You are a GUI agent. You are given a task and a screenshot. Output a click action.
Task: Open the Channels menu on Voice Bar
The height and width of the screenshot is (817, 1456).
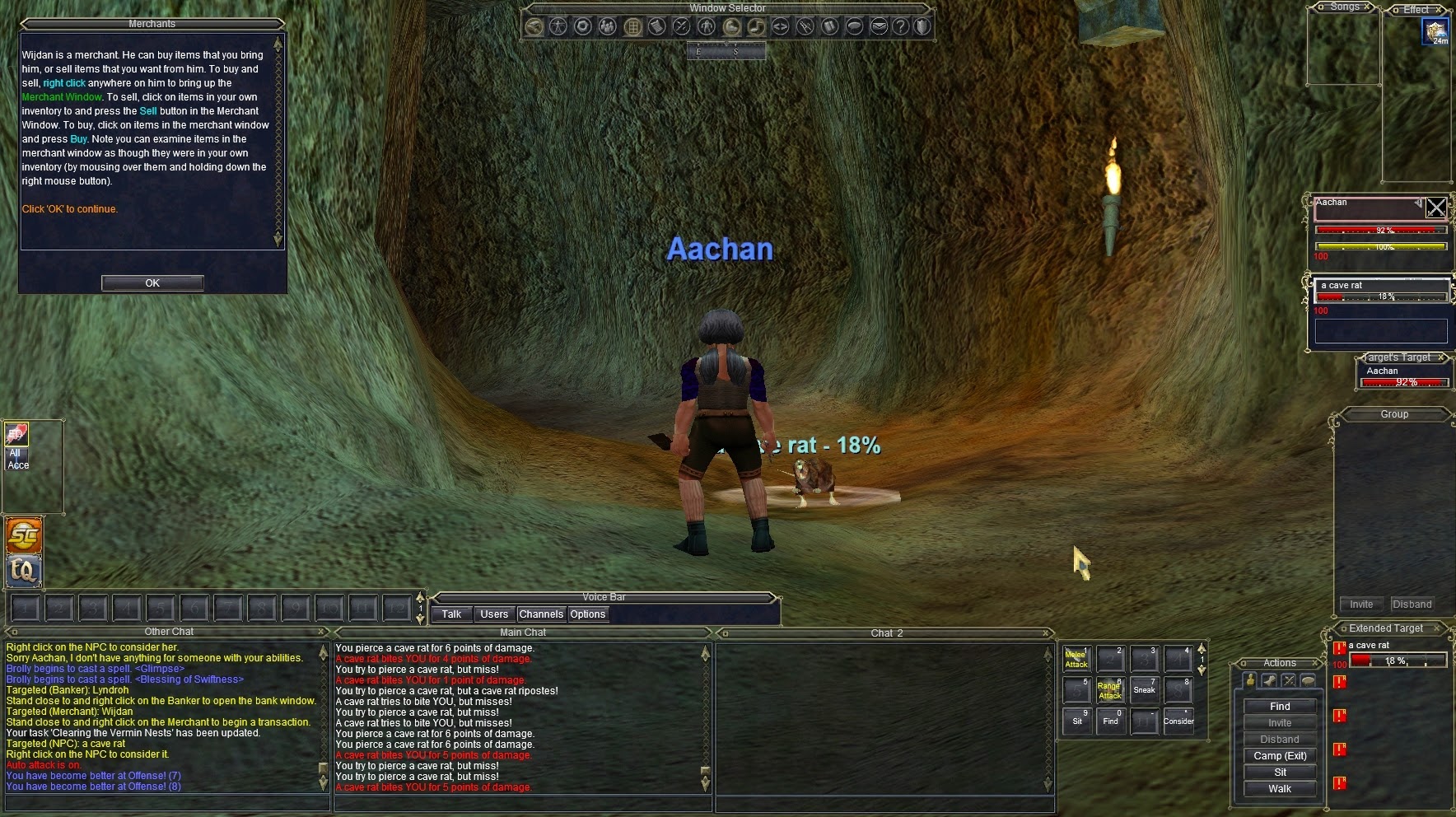541,614
